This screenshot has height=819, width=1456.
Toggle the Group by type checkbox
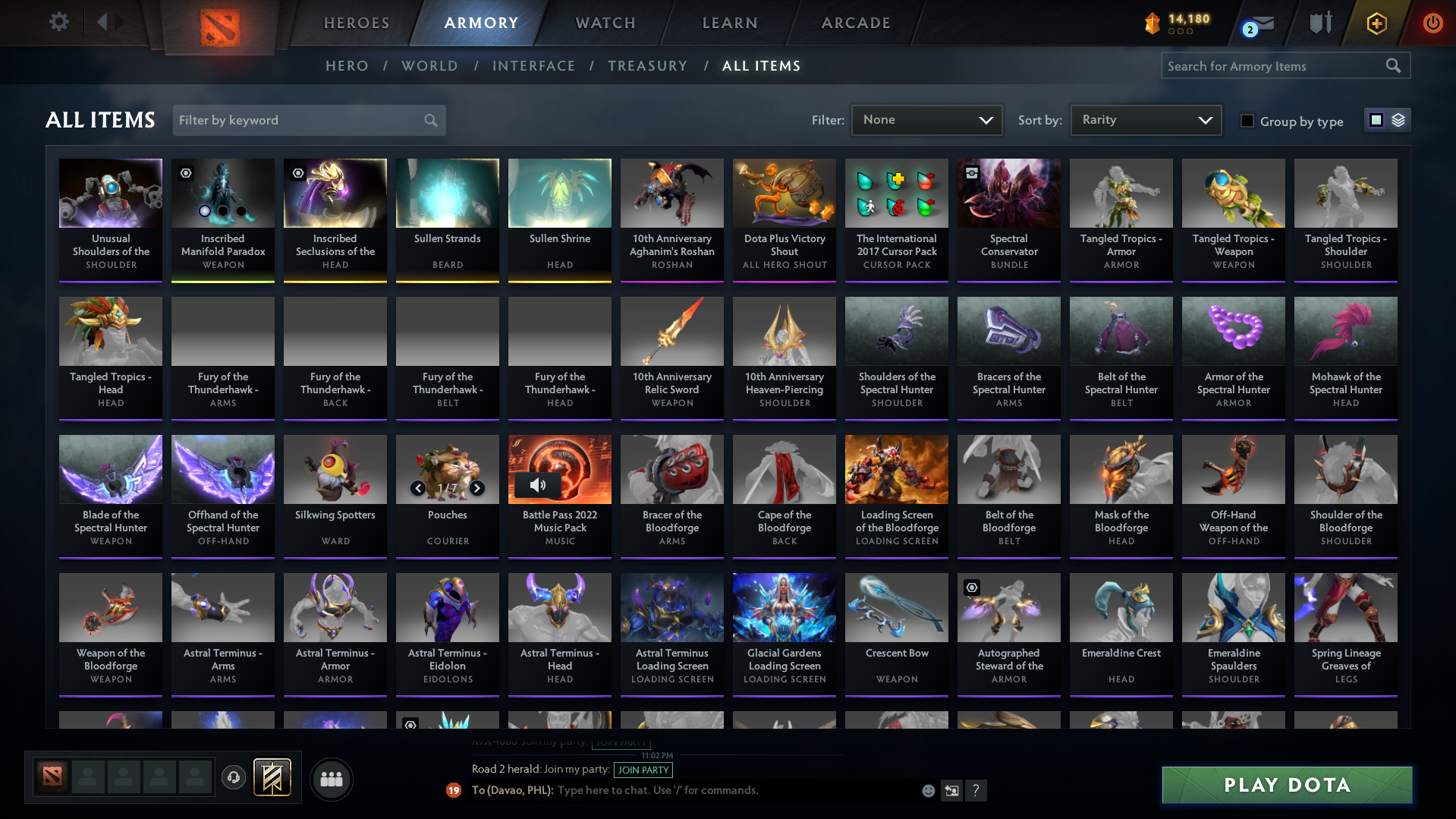click(1247, 121)
